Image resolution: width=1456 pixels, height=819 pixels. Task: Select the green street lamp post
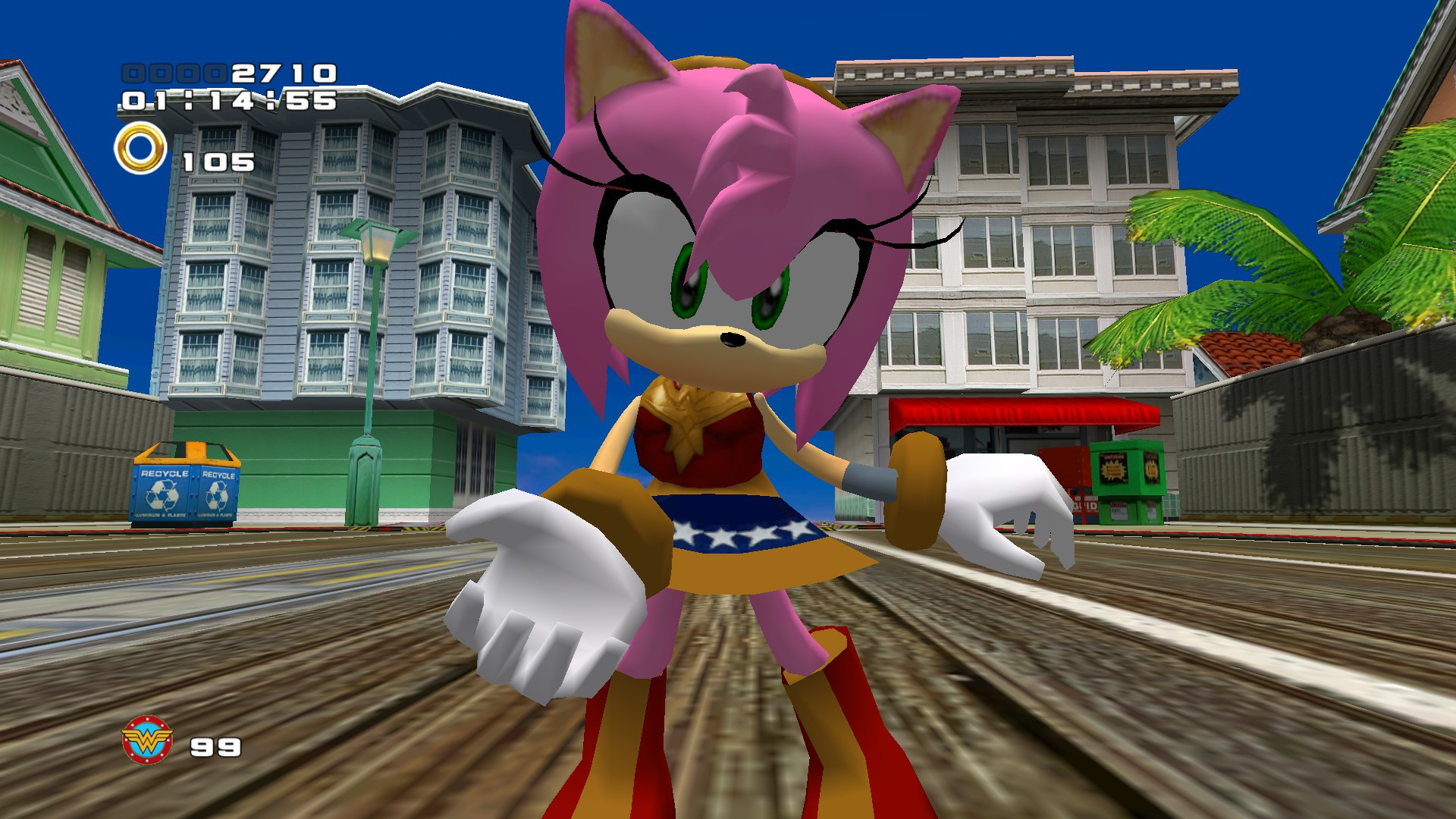[x=369, y=341]
